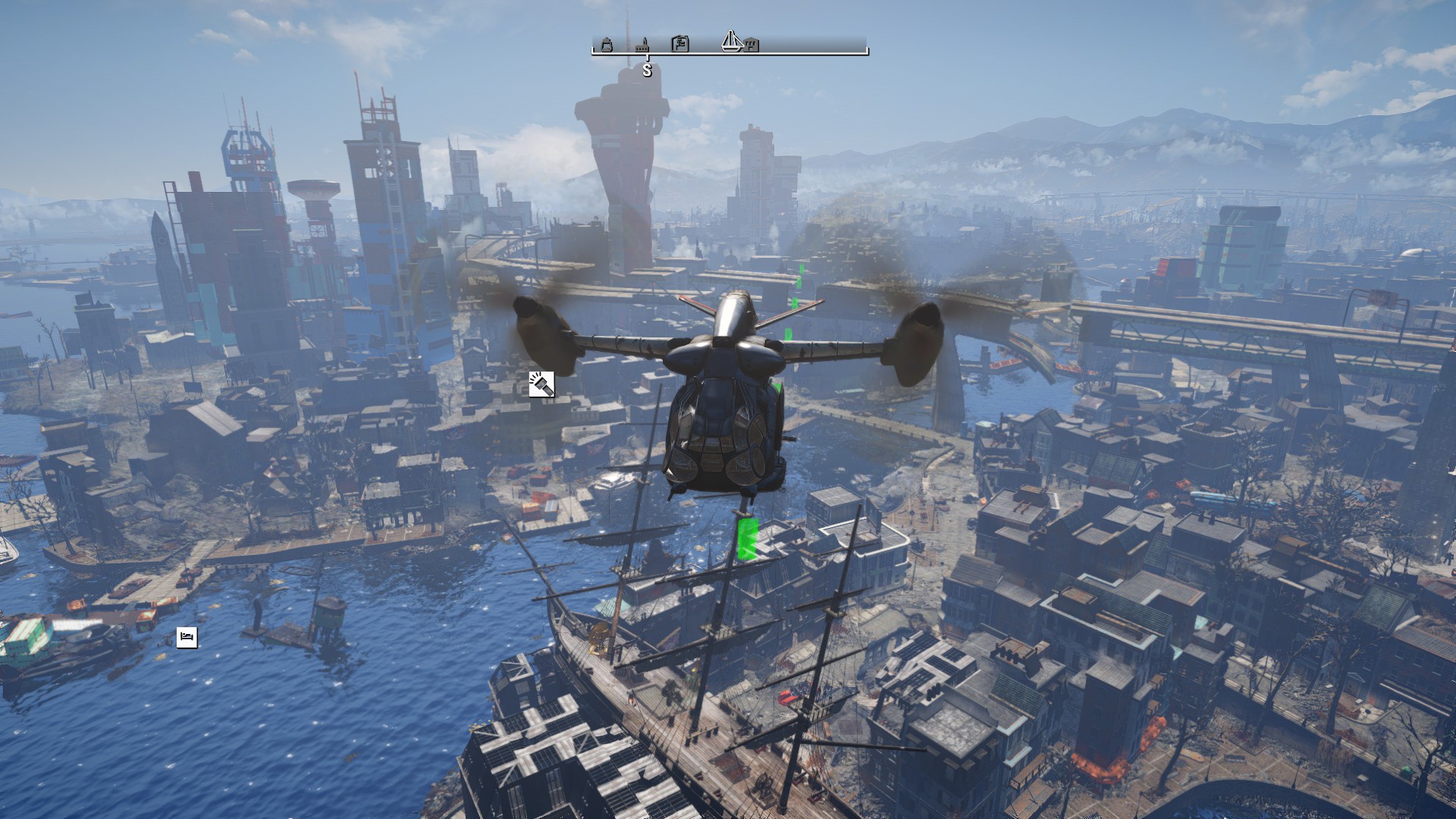Click the grey house marker beside the sailboat
The height and width of the screenshot is (819, 1456).
pos(751,45)
